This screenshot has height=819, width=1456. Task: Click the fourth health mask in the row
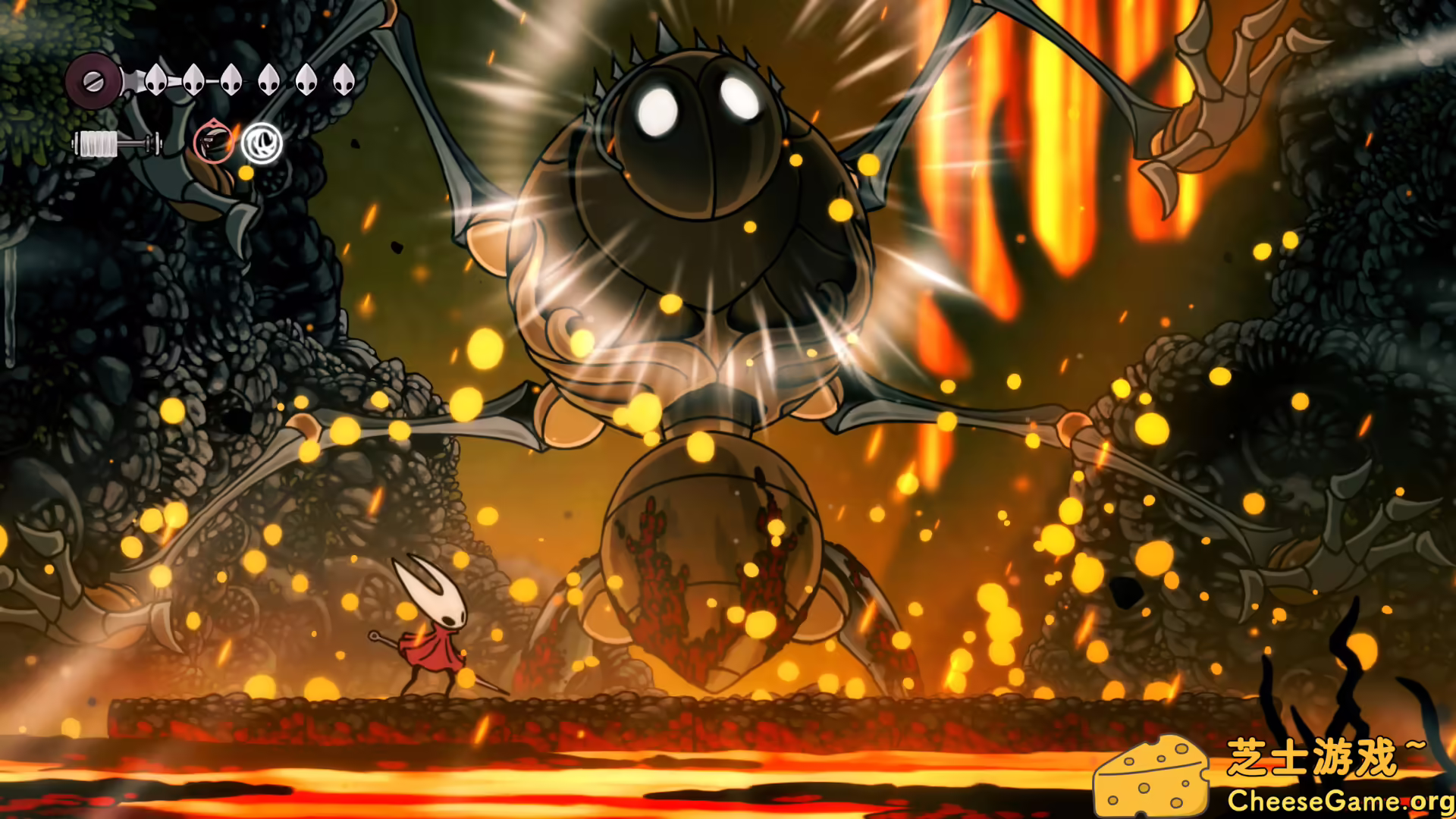pos(269,81)
